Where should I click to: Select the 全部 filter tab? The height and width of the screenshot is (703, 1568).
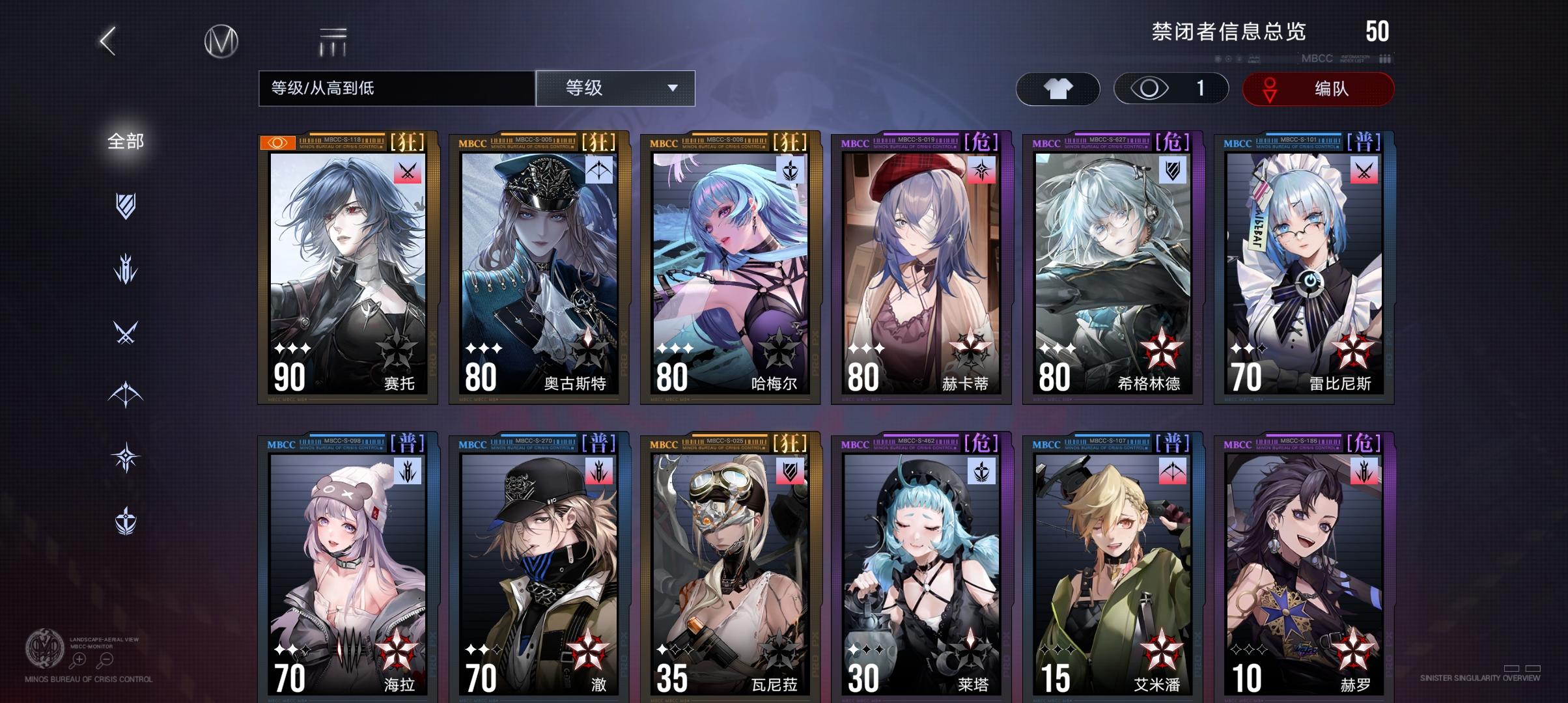tap(124, 139)
